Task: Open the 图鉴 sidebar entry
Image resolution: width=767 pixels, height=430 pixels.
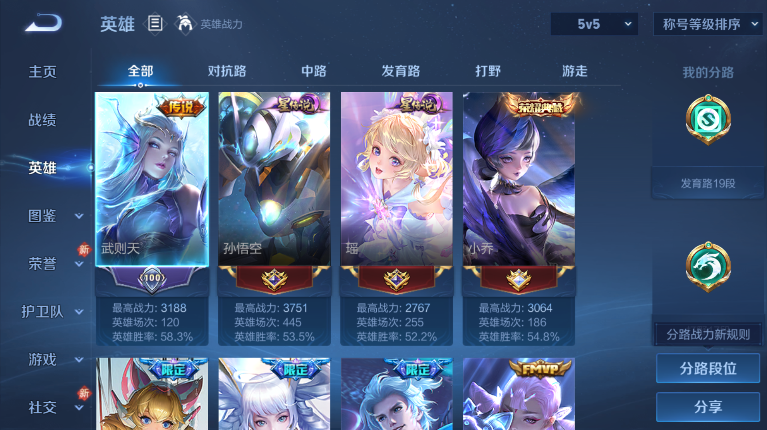Action: click(42, 215)
